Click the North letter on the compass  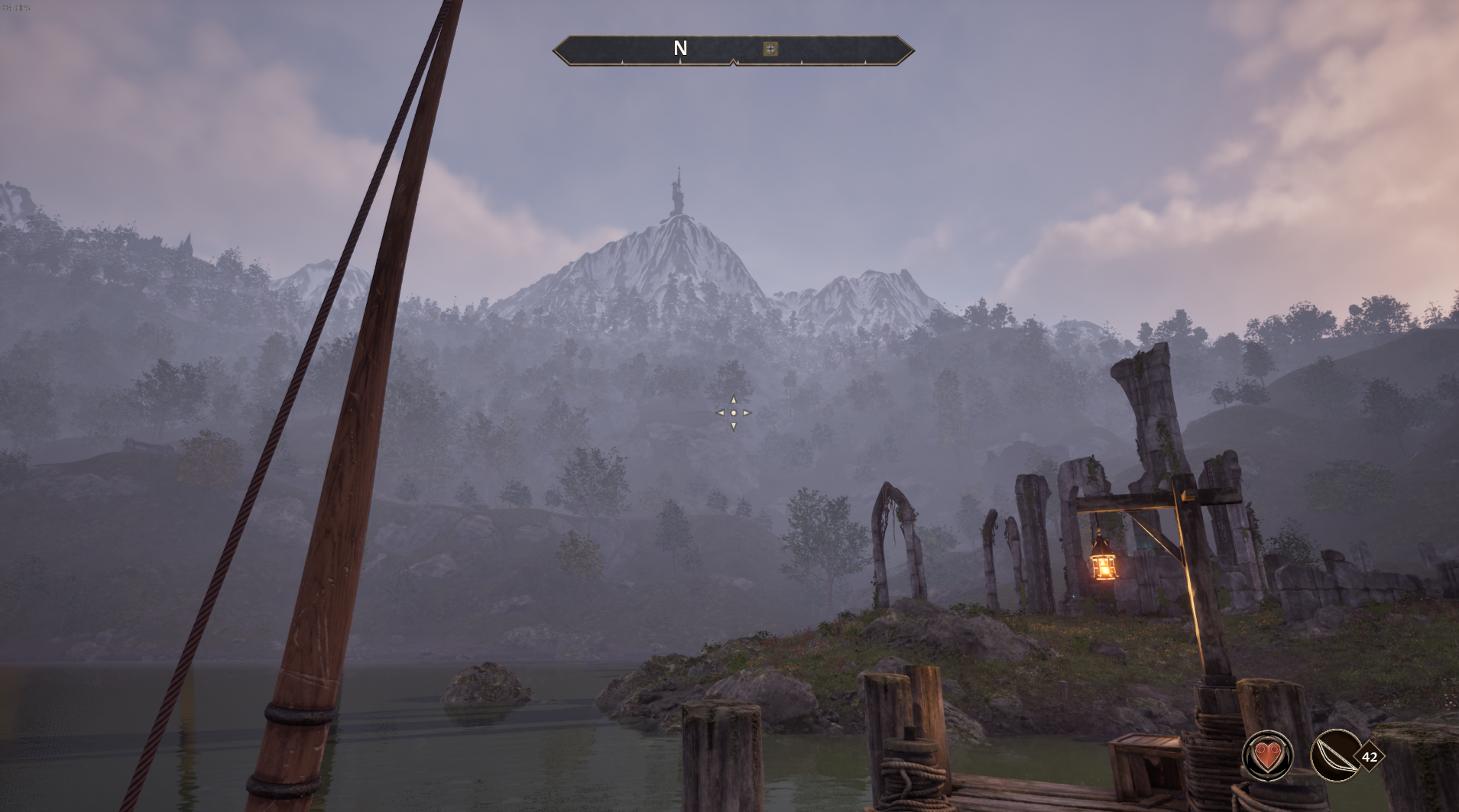point(680,48)
